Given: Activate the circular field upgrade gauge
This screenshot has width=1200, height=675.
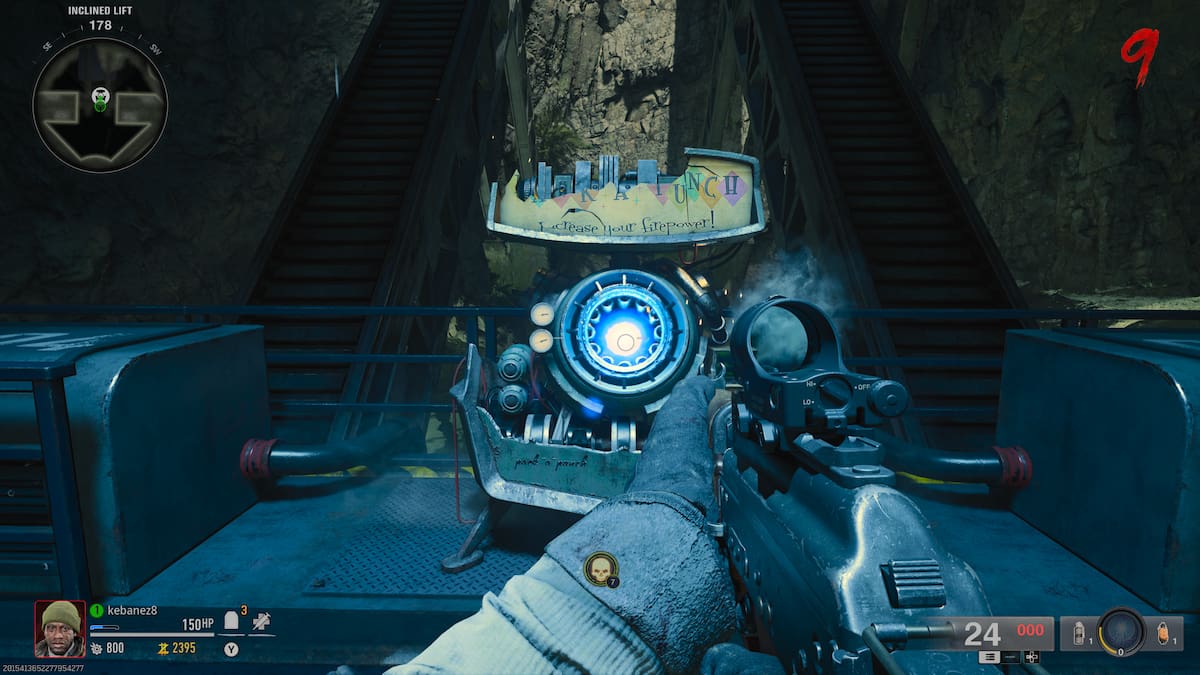Looking at the screenshot, I should click(1120, 632).
